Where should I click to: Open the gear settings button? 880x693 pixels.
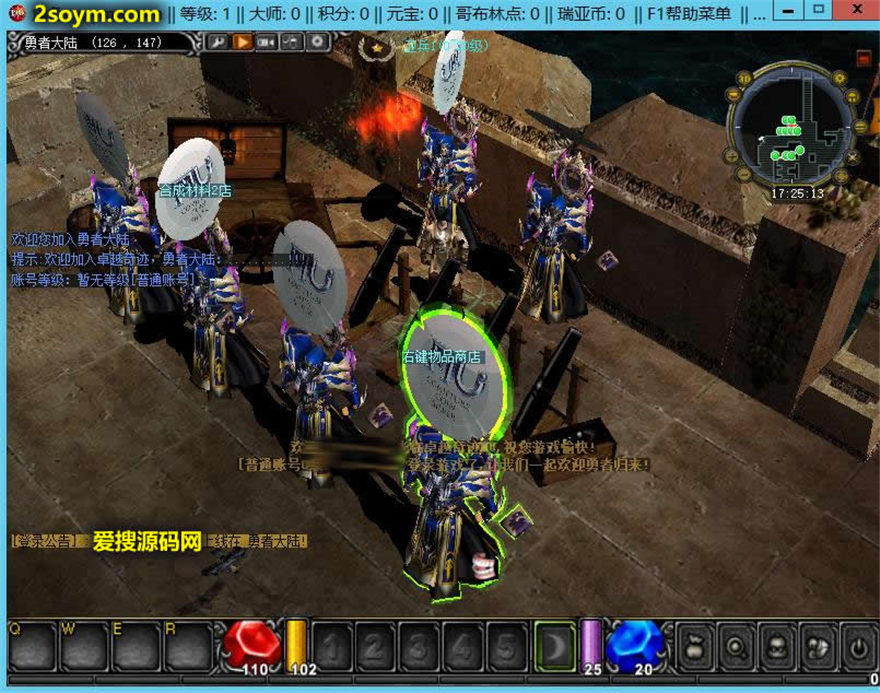317,42
